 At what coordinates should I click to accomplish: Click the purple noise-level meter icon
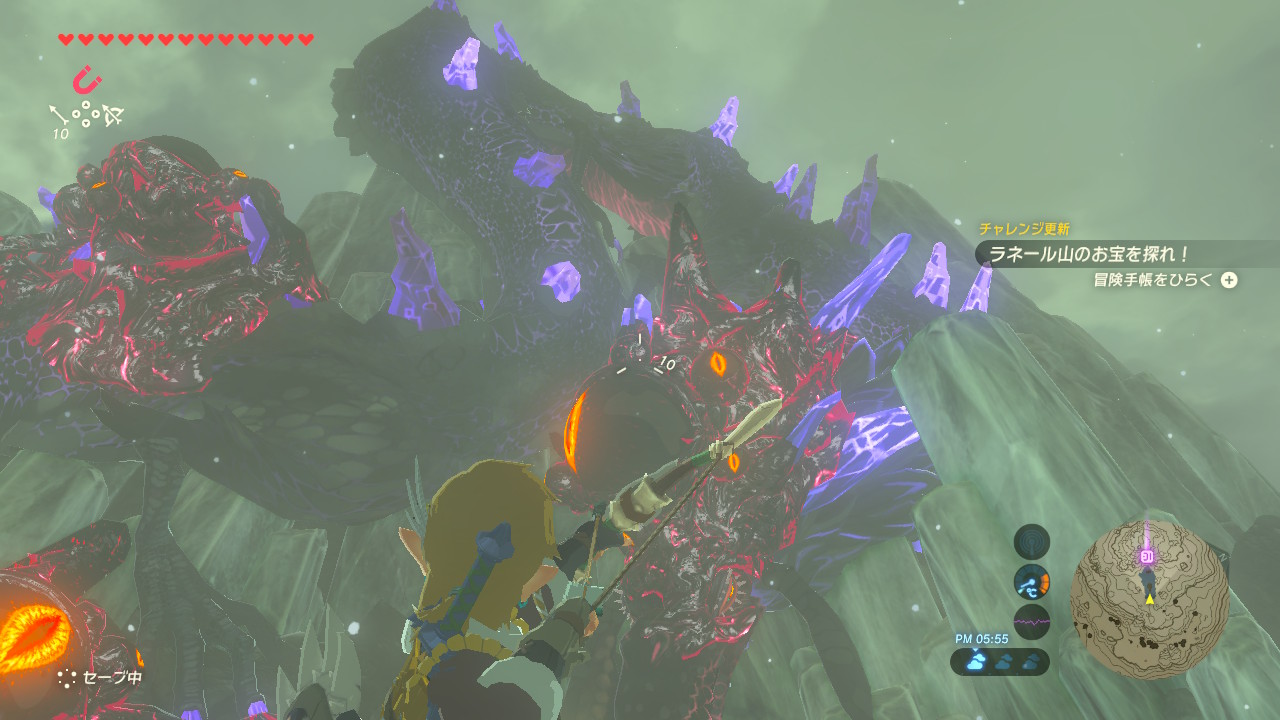[1031, 621]
